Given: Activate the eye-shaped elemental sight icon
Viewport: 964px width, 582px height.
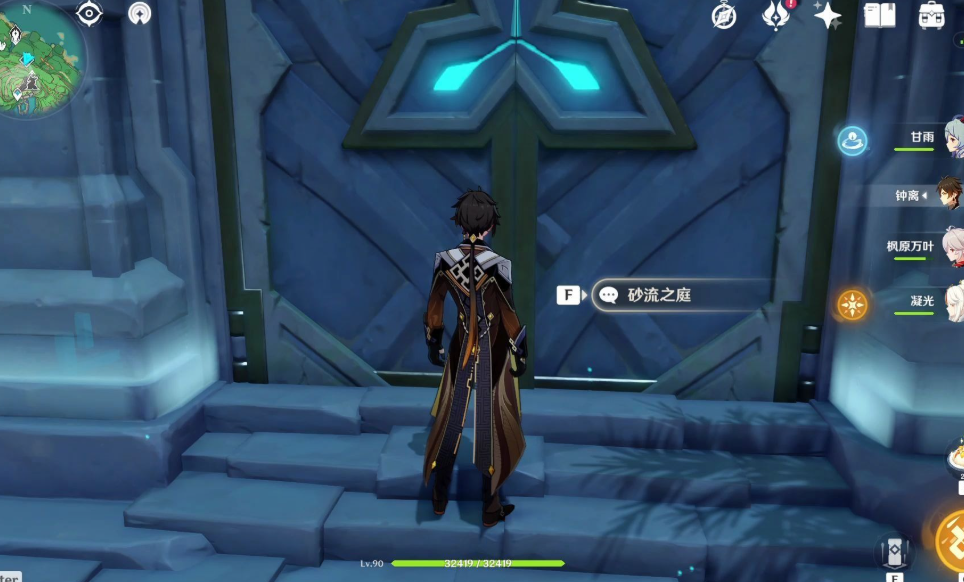Looking at the screenshot, I should (90, 13).
